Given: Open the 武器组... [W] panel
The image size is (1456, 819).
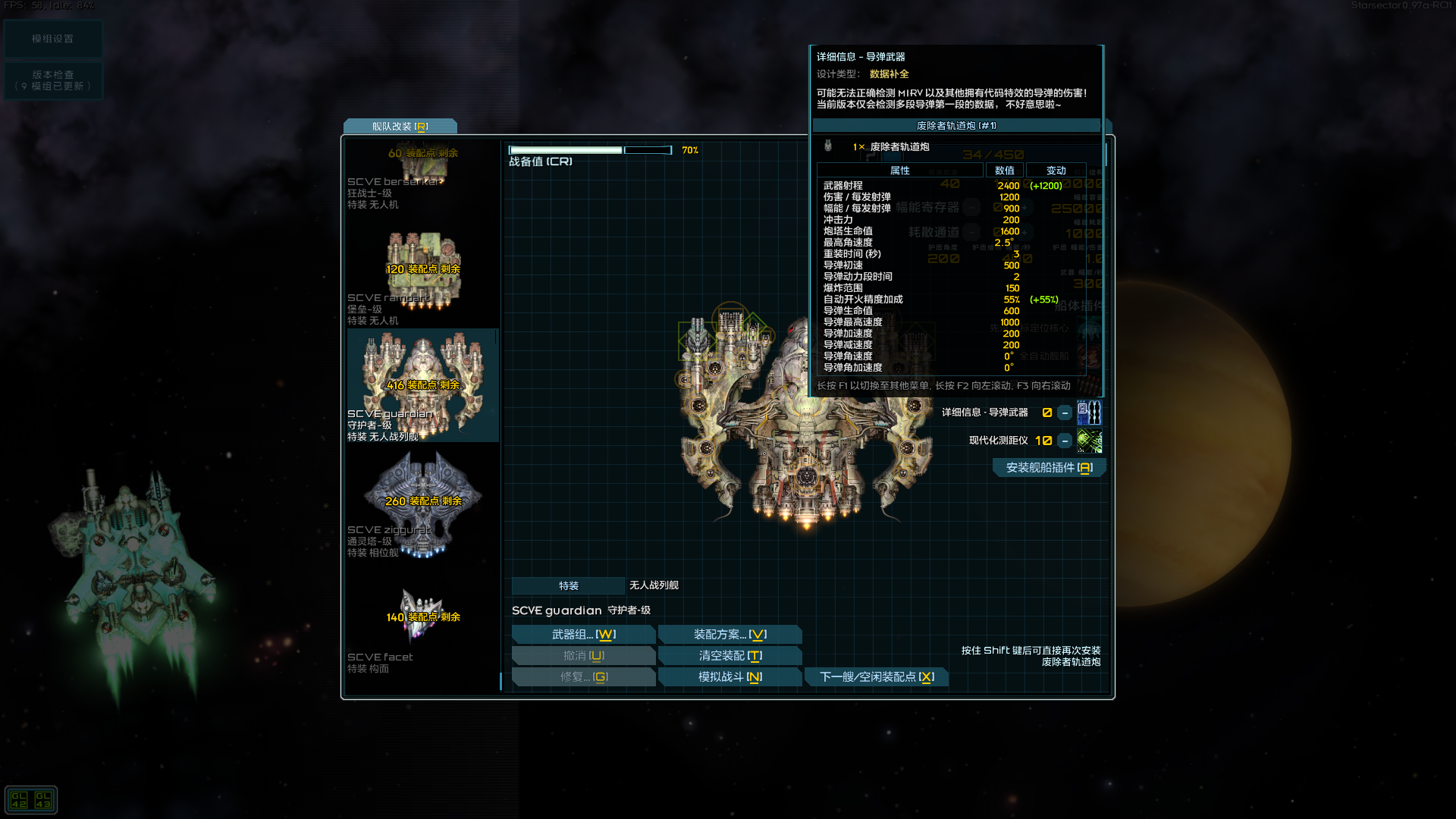Looking at the screenshot, I should coord(583,634).
